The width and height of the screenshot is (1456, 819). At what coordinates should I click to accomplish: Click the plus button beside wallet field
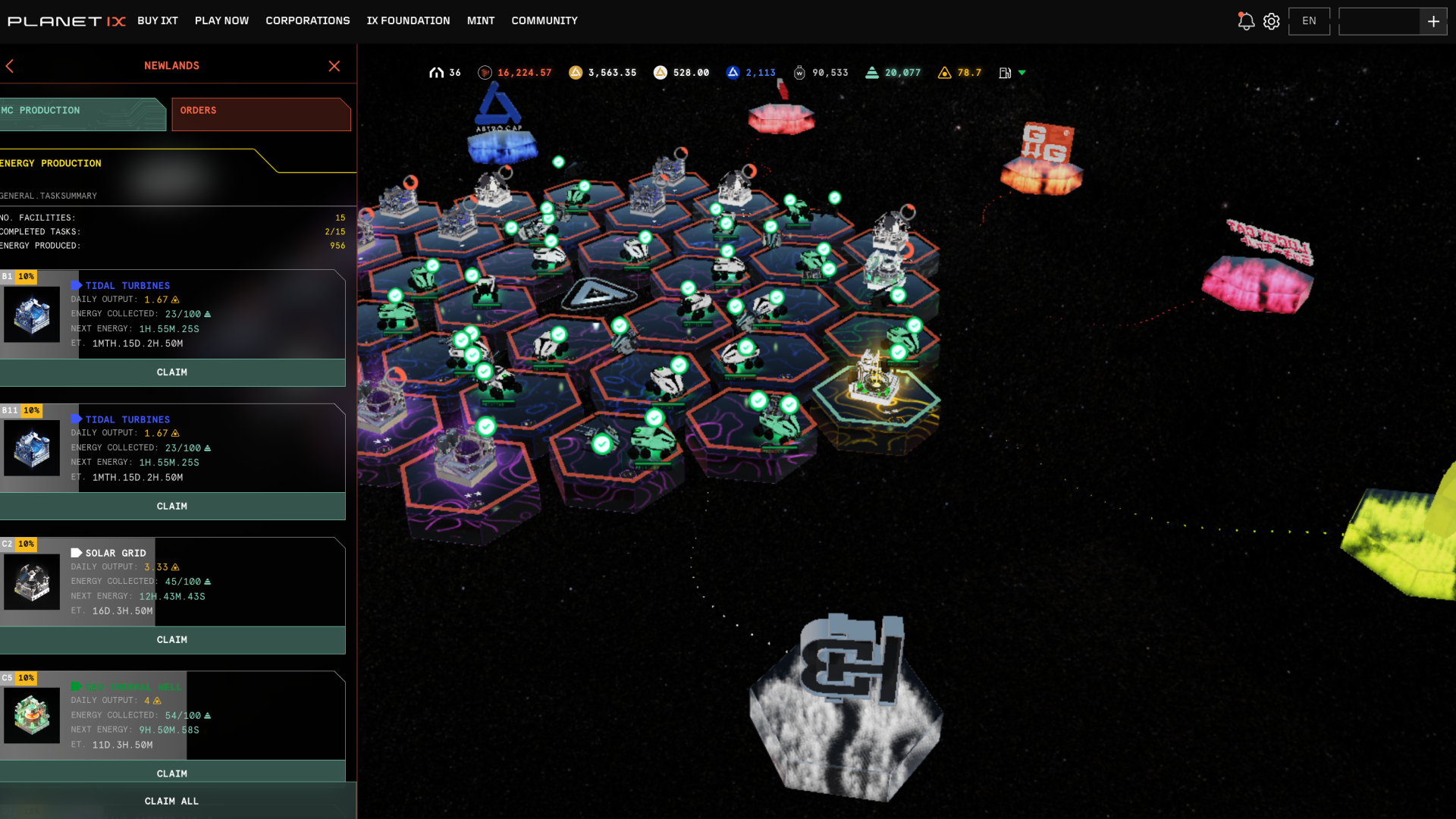pos(1433,21)
